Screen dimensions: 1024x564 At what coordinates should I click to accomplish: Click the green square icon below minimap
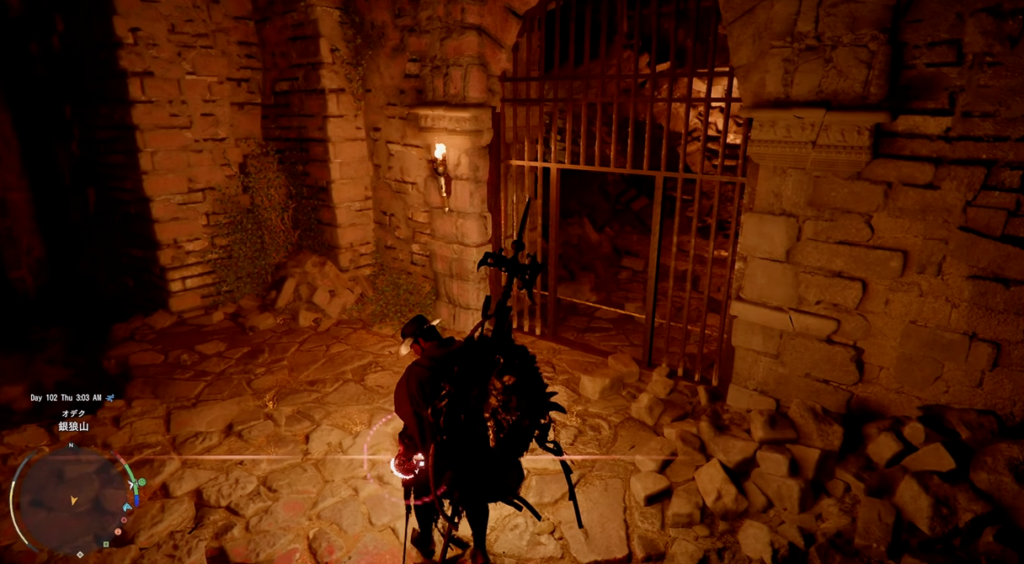click(106, 544)
